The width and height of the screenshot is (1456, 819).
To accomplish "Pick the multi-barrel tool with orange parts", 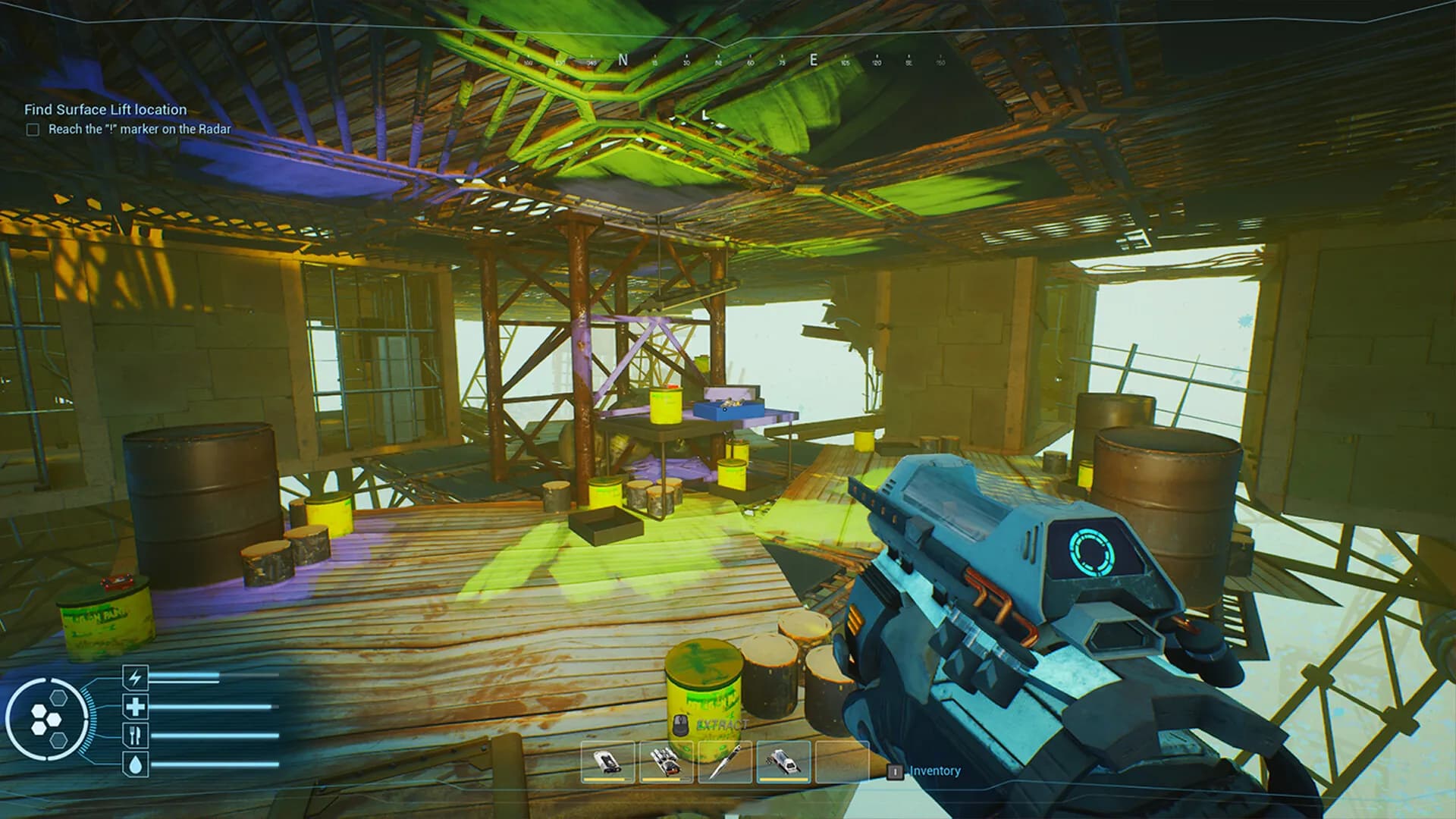I will tap(667, 761).
